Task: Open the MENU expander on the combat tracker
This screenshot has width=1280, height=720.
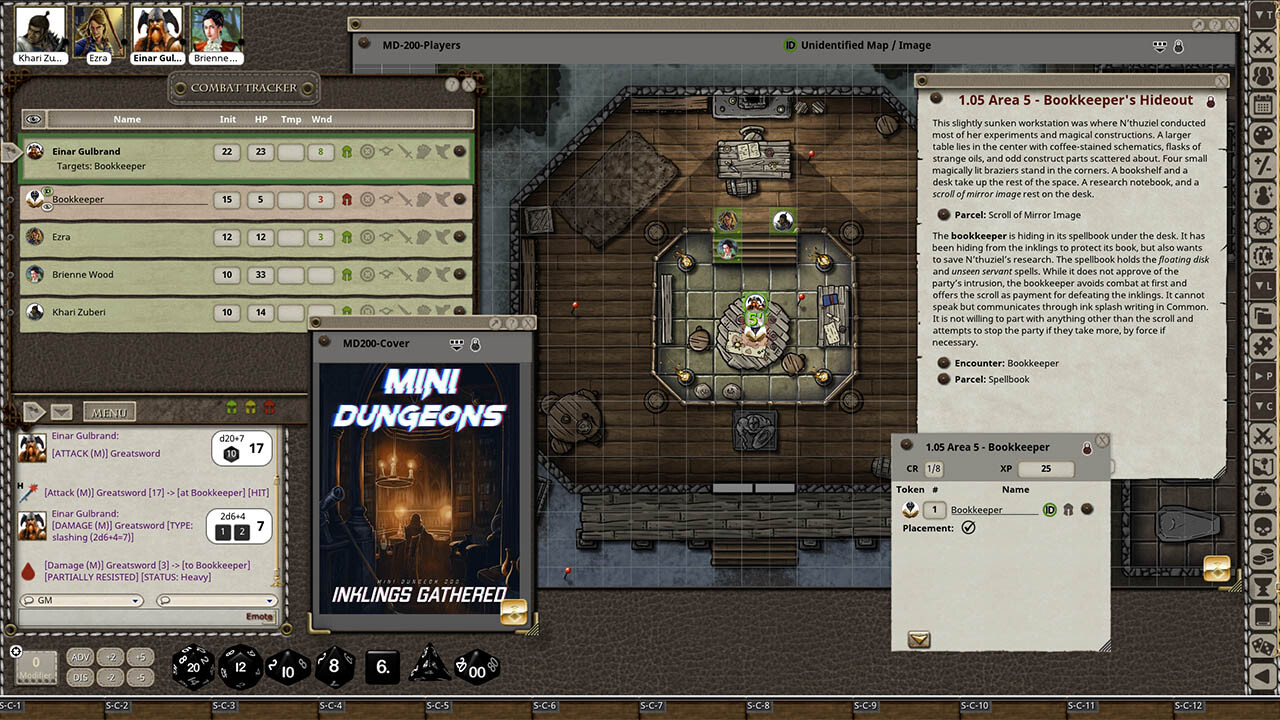Action: [x=109, y=410]
